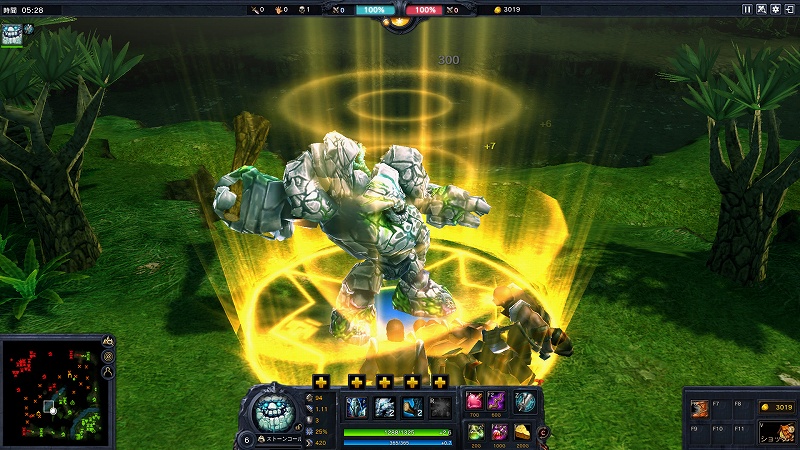Level up the first ability with its plus button
The image size is (800, 450).
coord(321,382)
